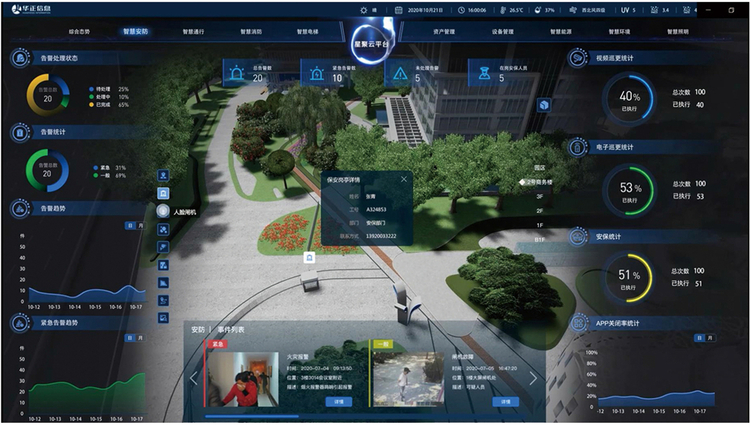
Task: Select floor 1F in the floor selector
Action: 540,225
